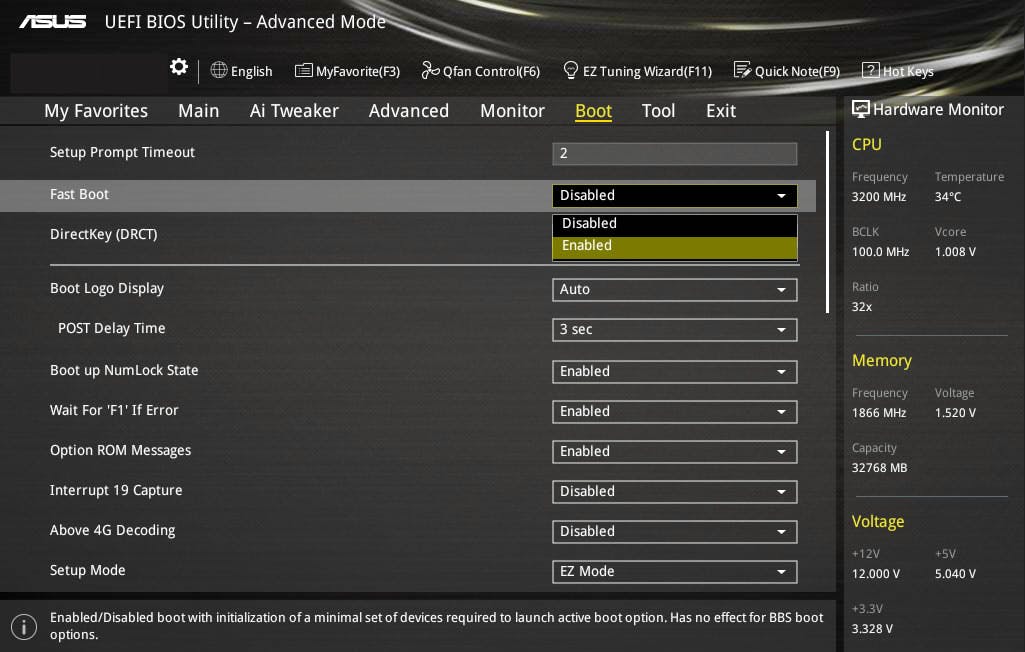Select the Exit tab

720,111
